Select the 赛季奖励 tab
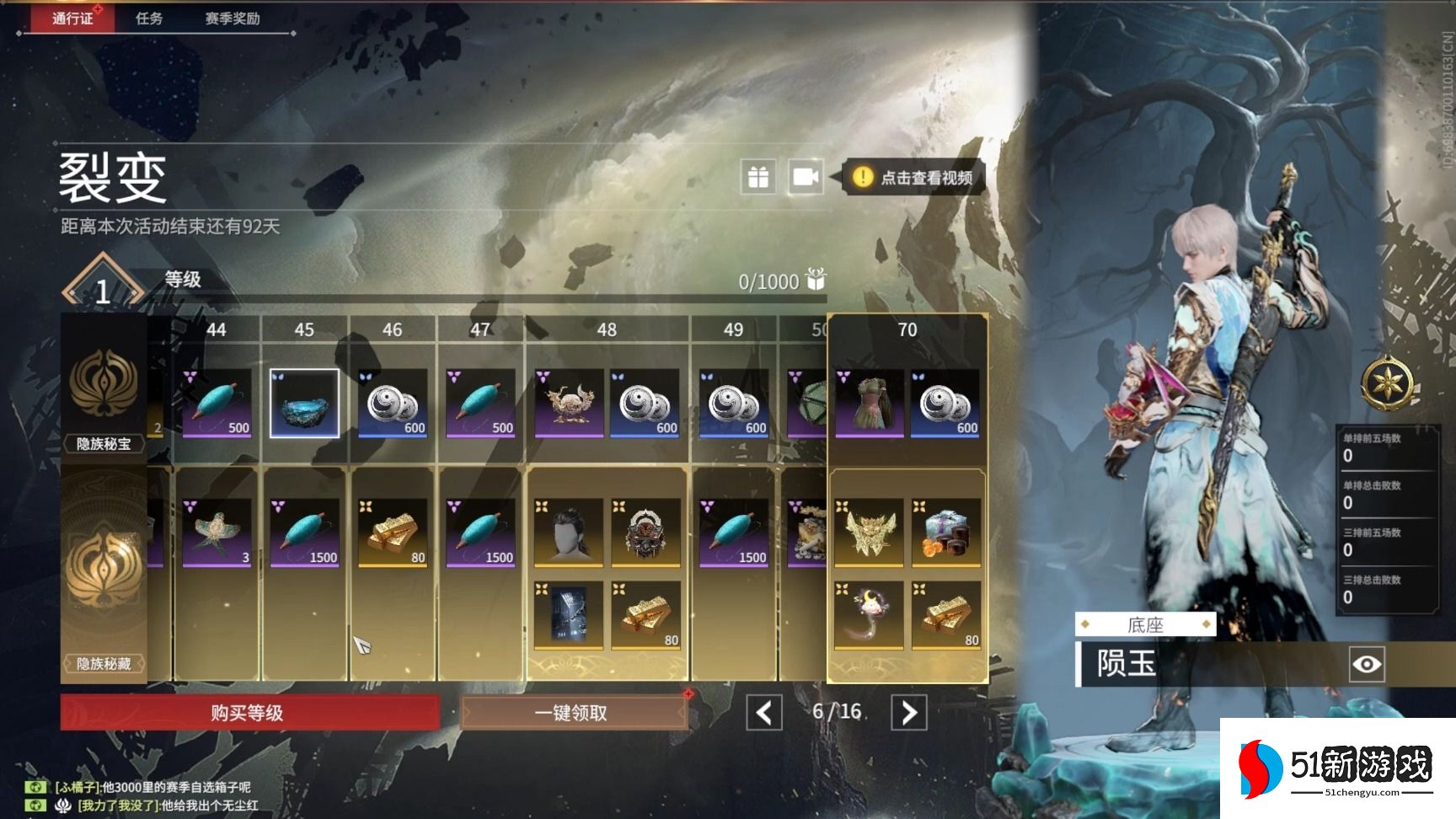Image resolution: width=1456 pixels, height=819 pixels. (x=233, y=18)
